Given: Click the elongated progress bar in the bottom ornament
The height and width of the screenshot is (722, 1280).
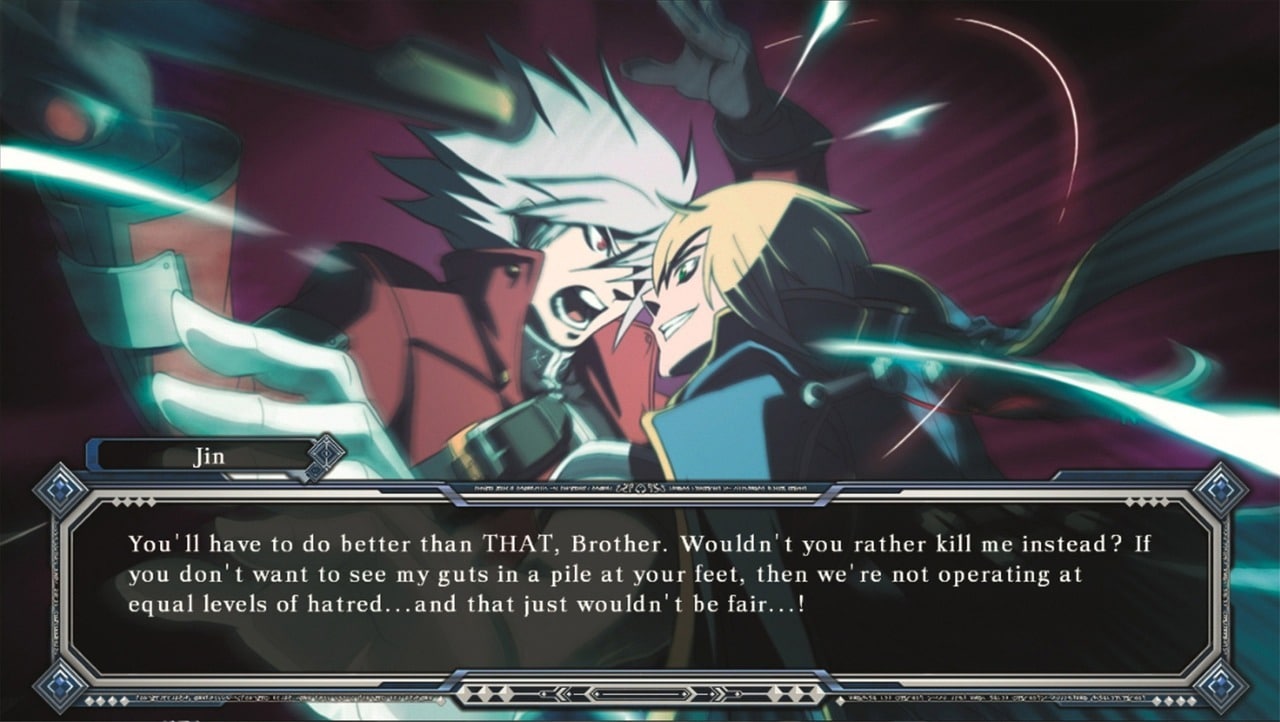Looking at the screenshot, I should [x=640, y=693].
